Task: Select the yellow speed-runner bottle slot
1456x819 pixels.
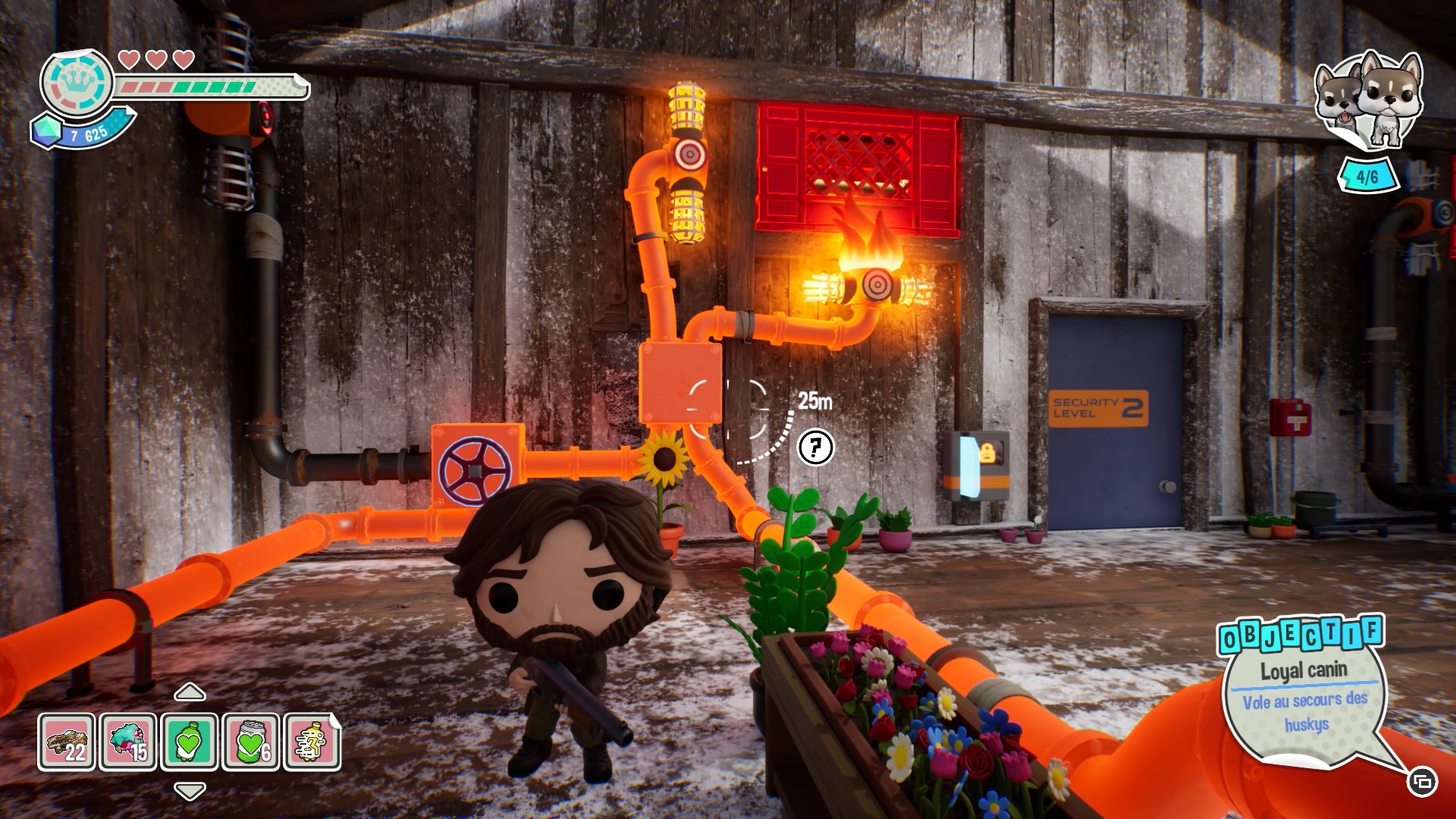Action: [312, 742]
